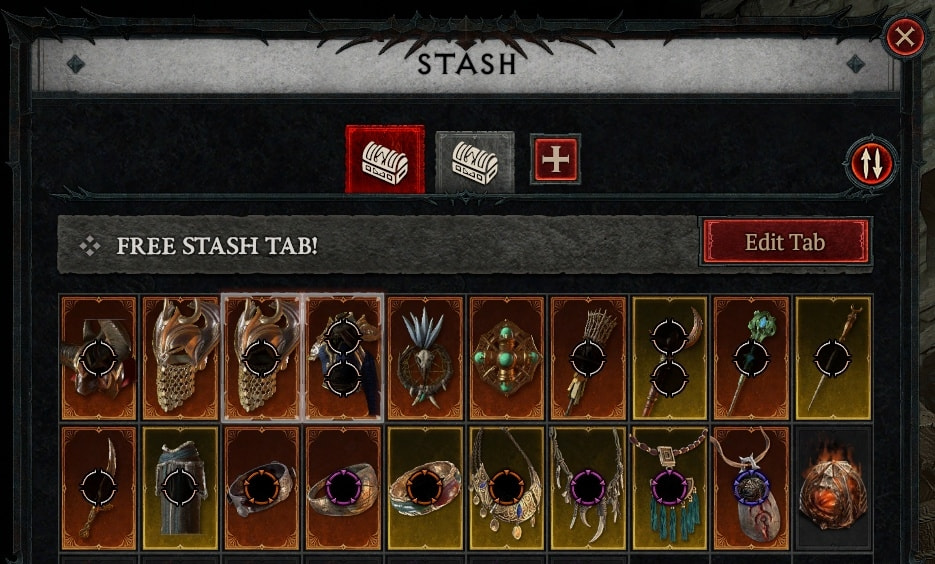Close the stash window
Image resolution: width=935 pixels, height=564 pixels.
point(904,38)
